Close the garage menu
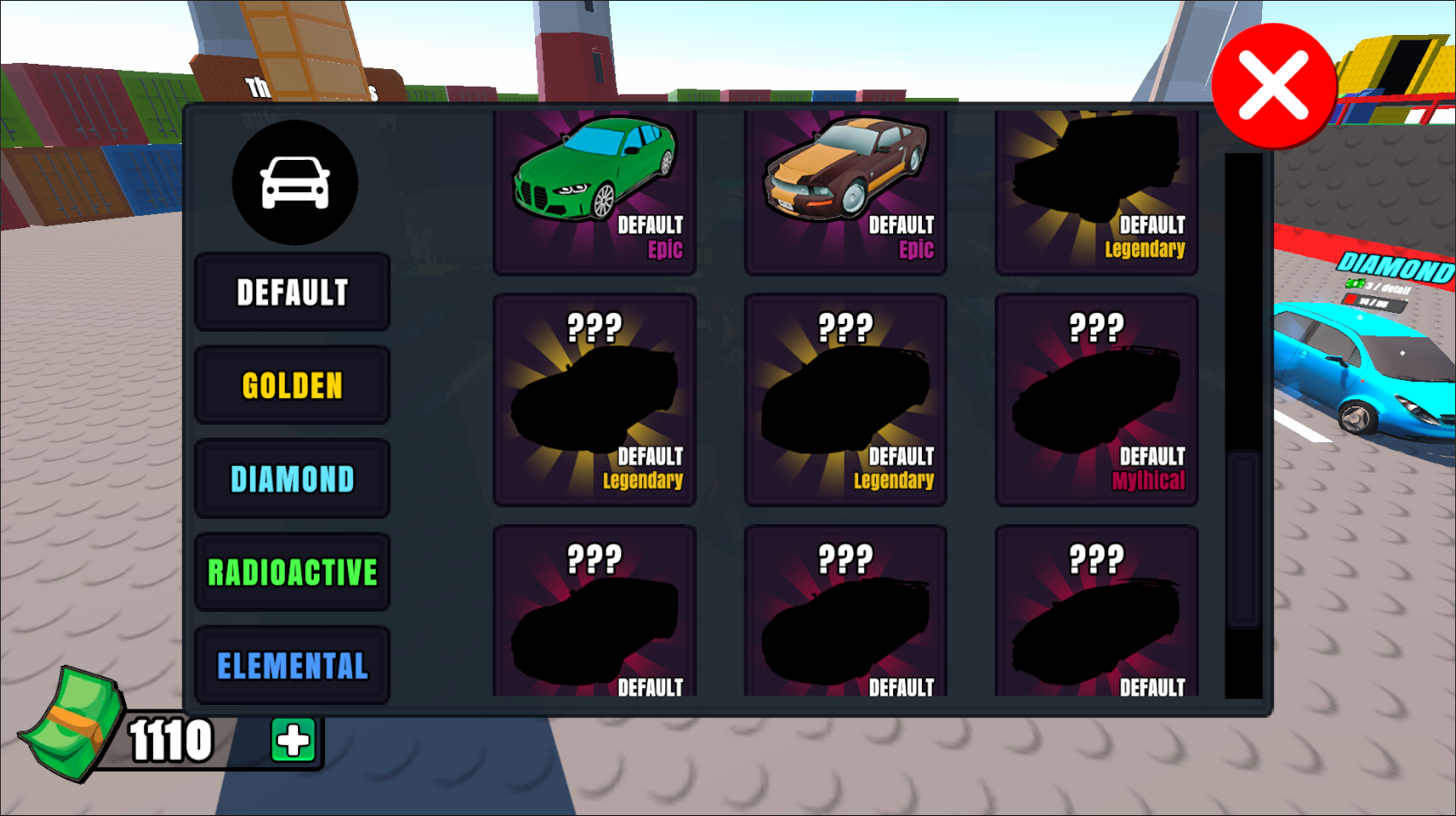The height and width of the screenshot is (816, 1456). pyautogui.click(x=1272, y=84)
